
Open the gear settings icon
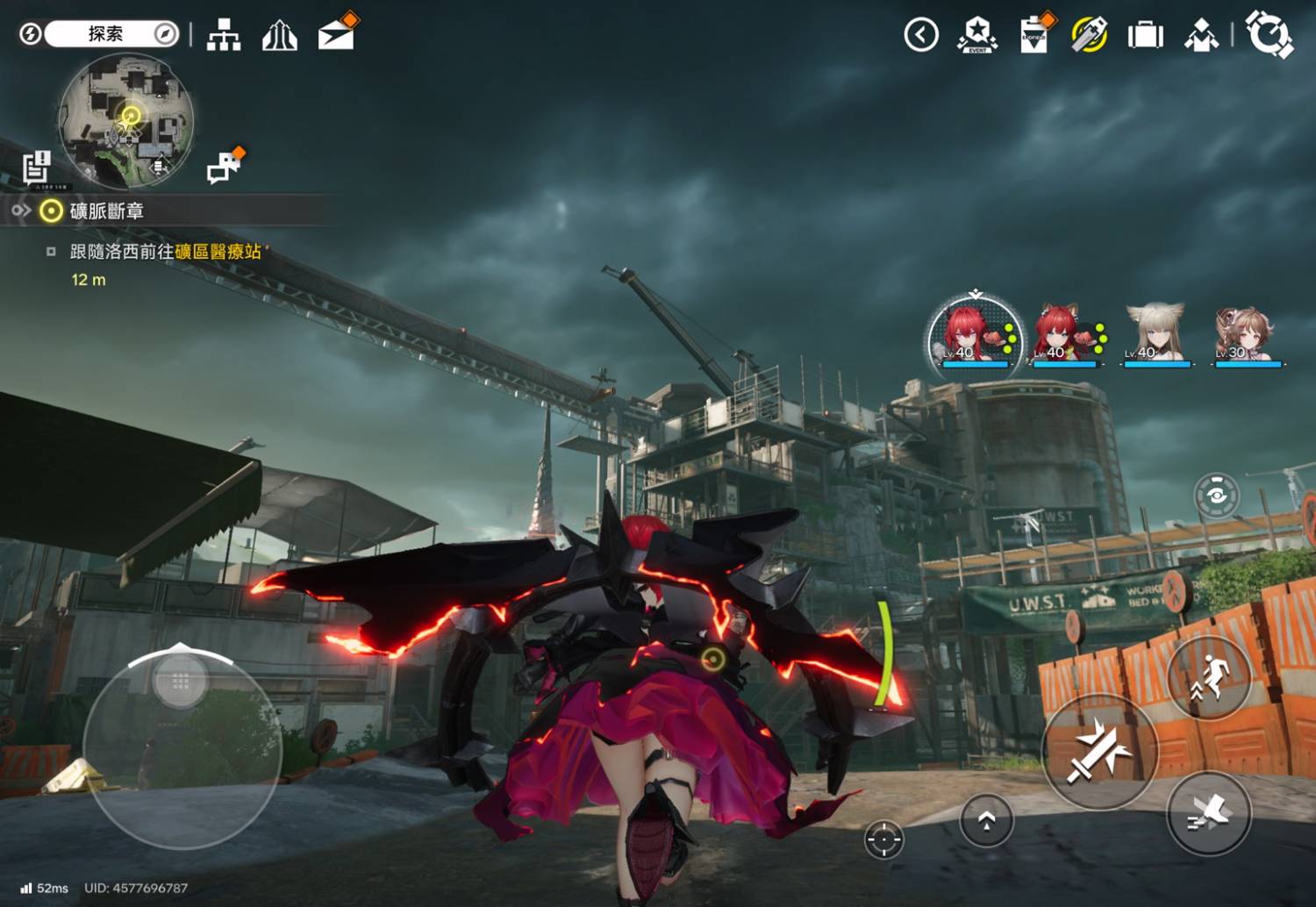point(1269,35)
